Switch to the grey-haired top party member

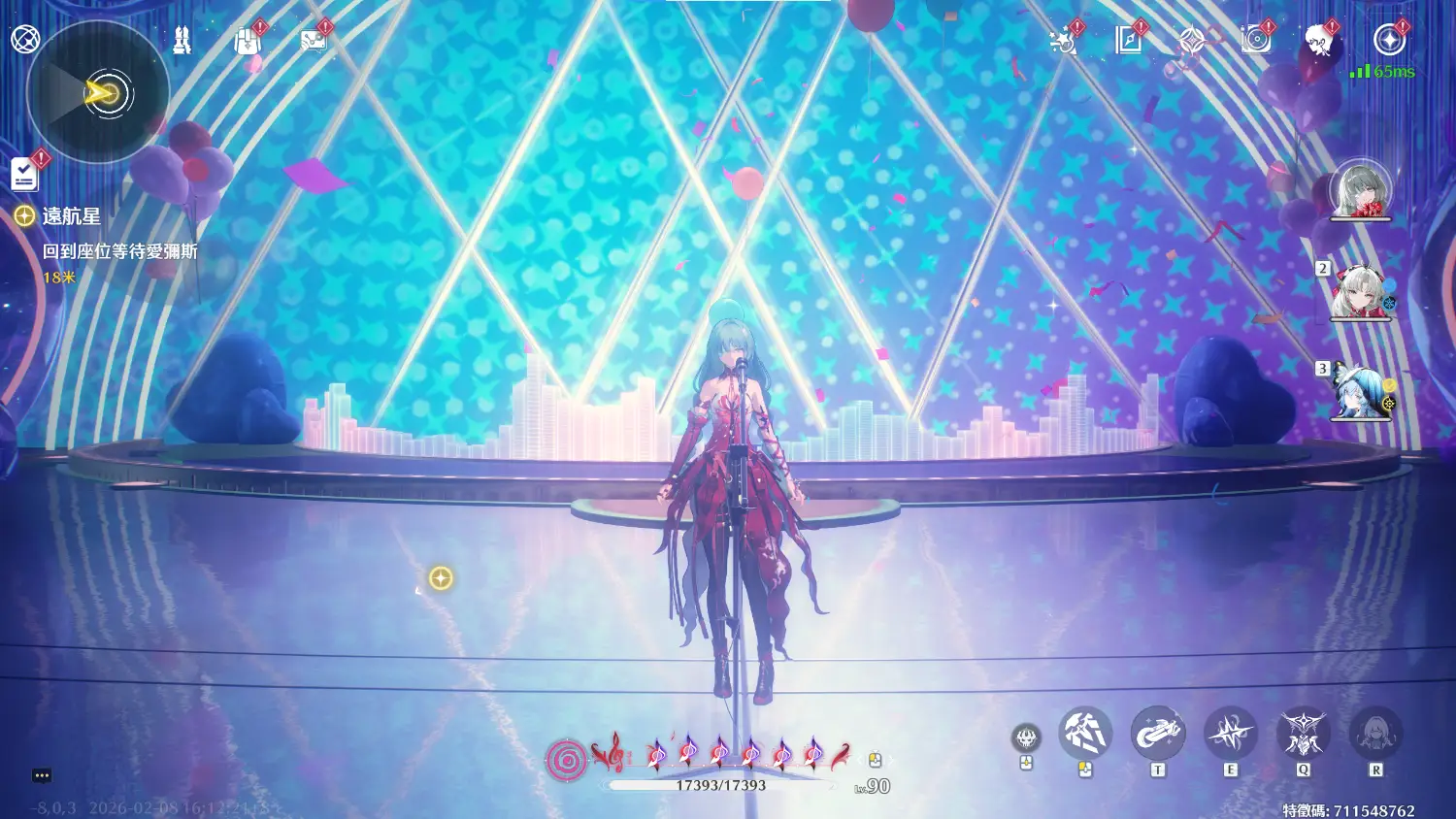(1360, 189)
